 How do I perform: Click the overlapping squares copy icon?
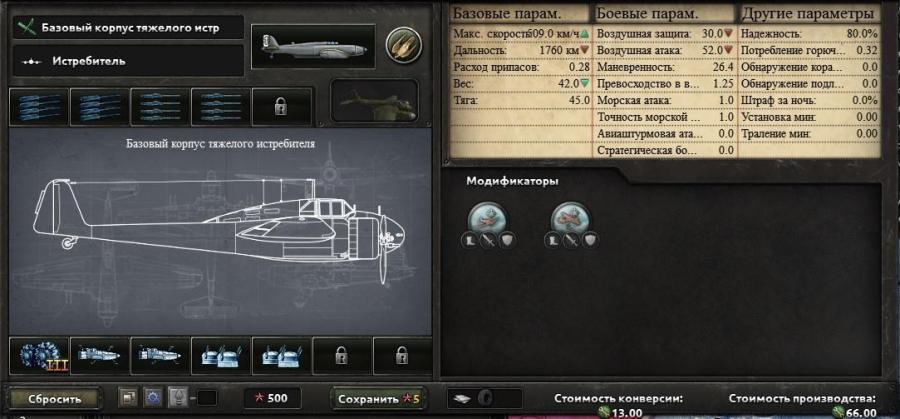coord(128,397)
